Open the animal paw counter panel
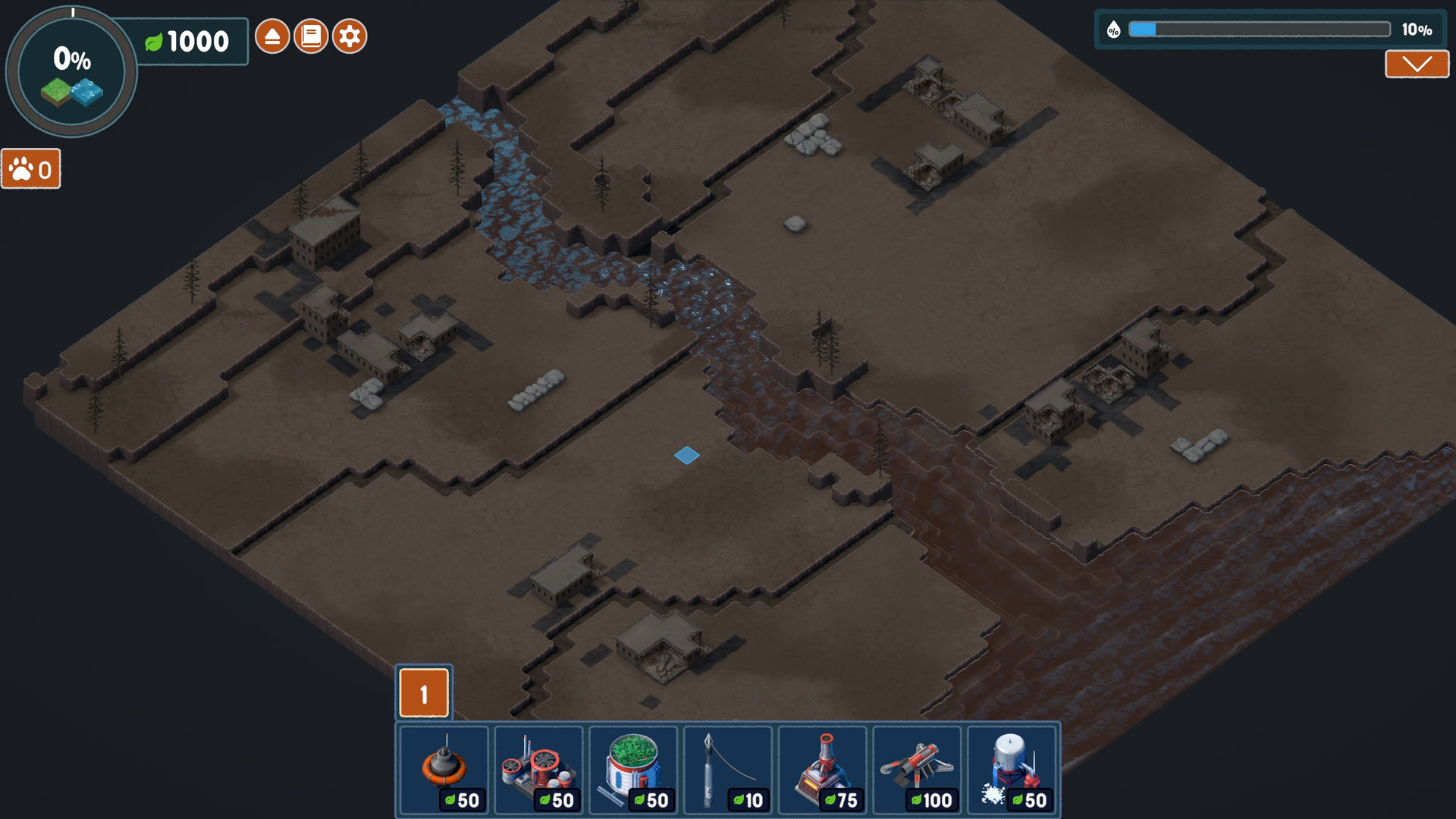 click(x=31, y=169)
